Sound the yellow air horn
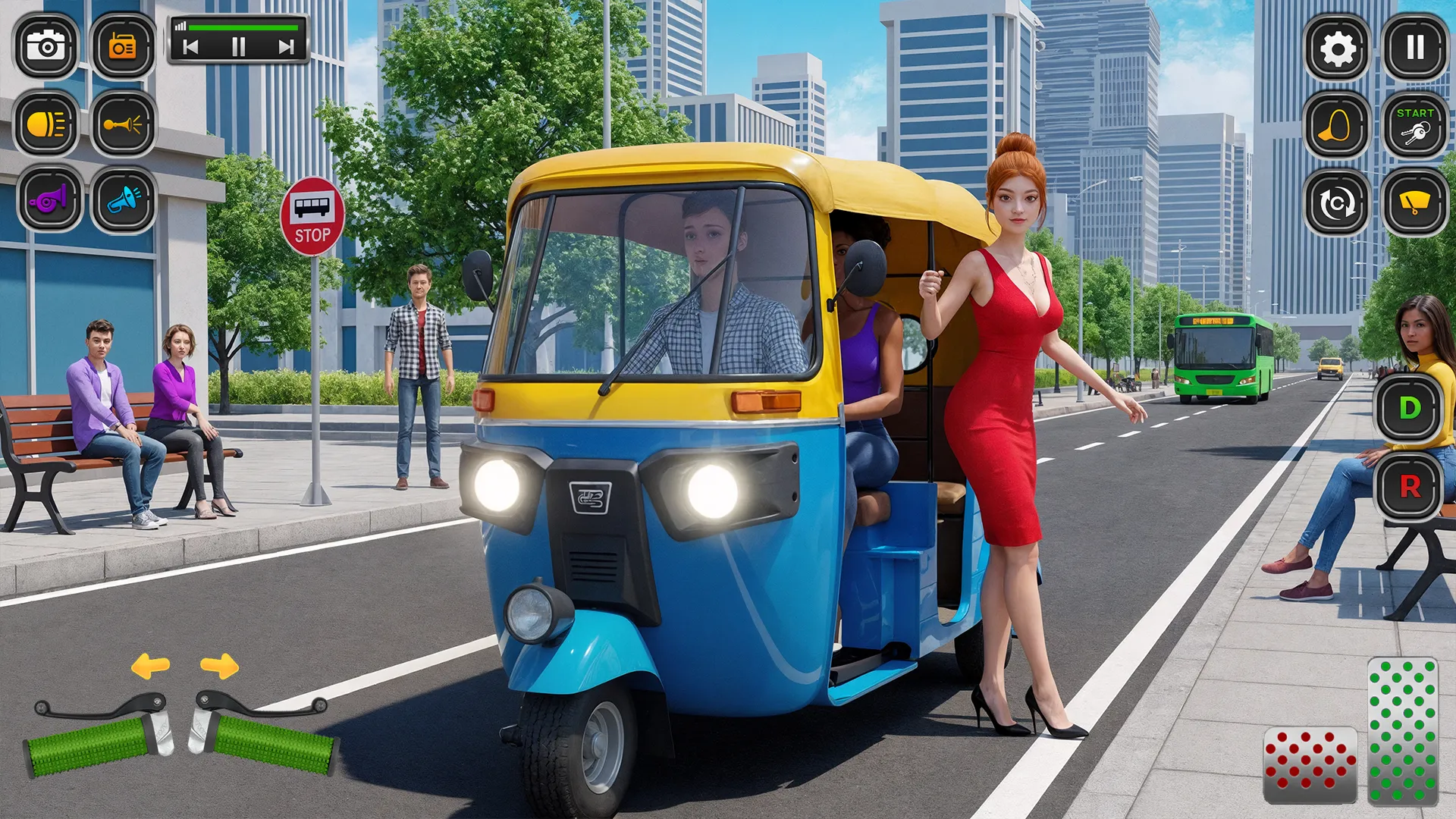Screen dimensions: 1456x819 pyautogui.click(x=124, y=124)
